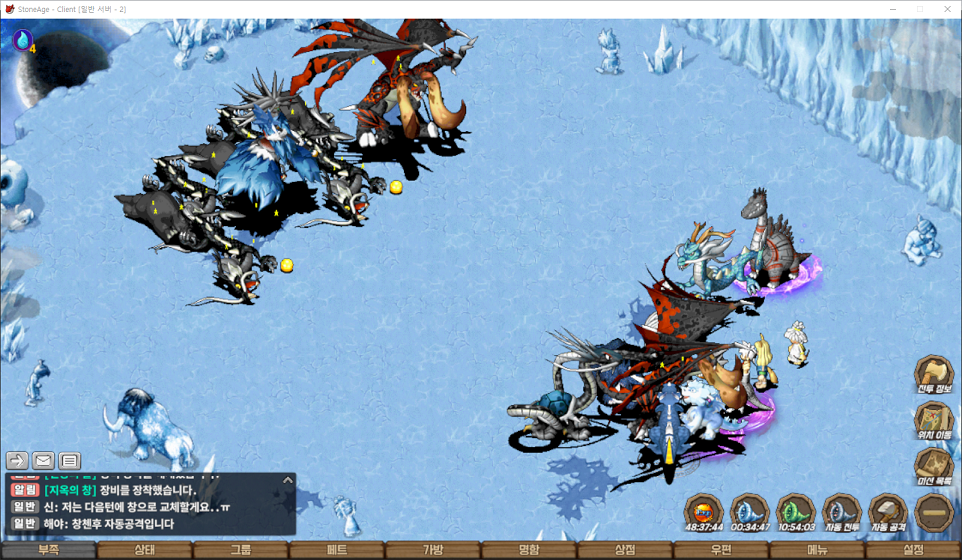Expand the chat log with the up arrow
This screenshot has height=560, width=962.
tap(288, 480)
